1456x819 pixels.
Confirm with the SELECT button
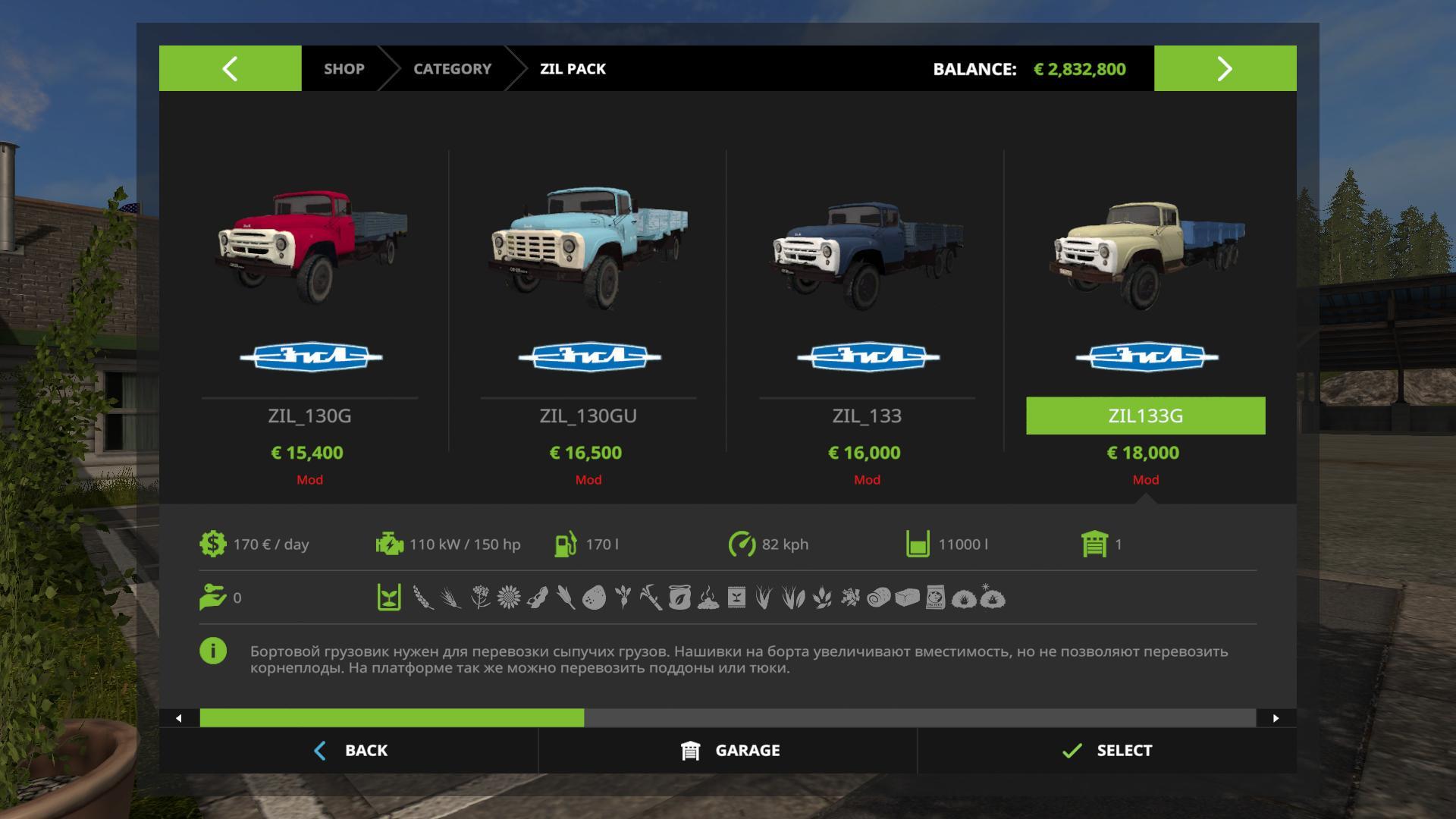click(x=1106, y=750)
